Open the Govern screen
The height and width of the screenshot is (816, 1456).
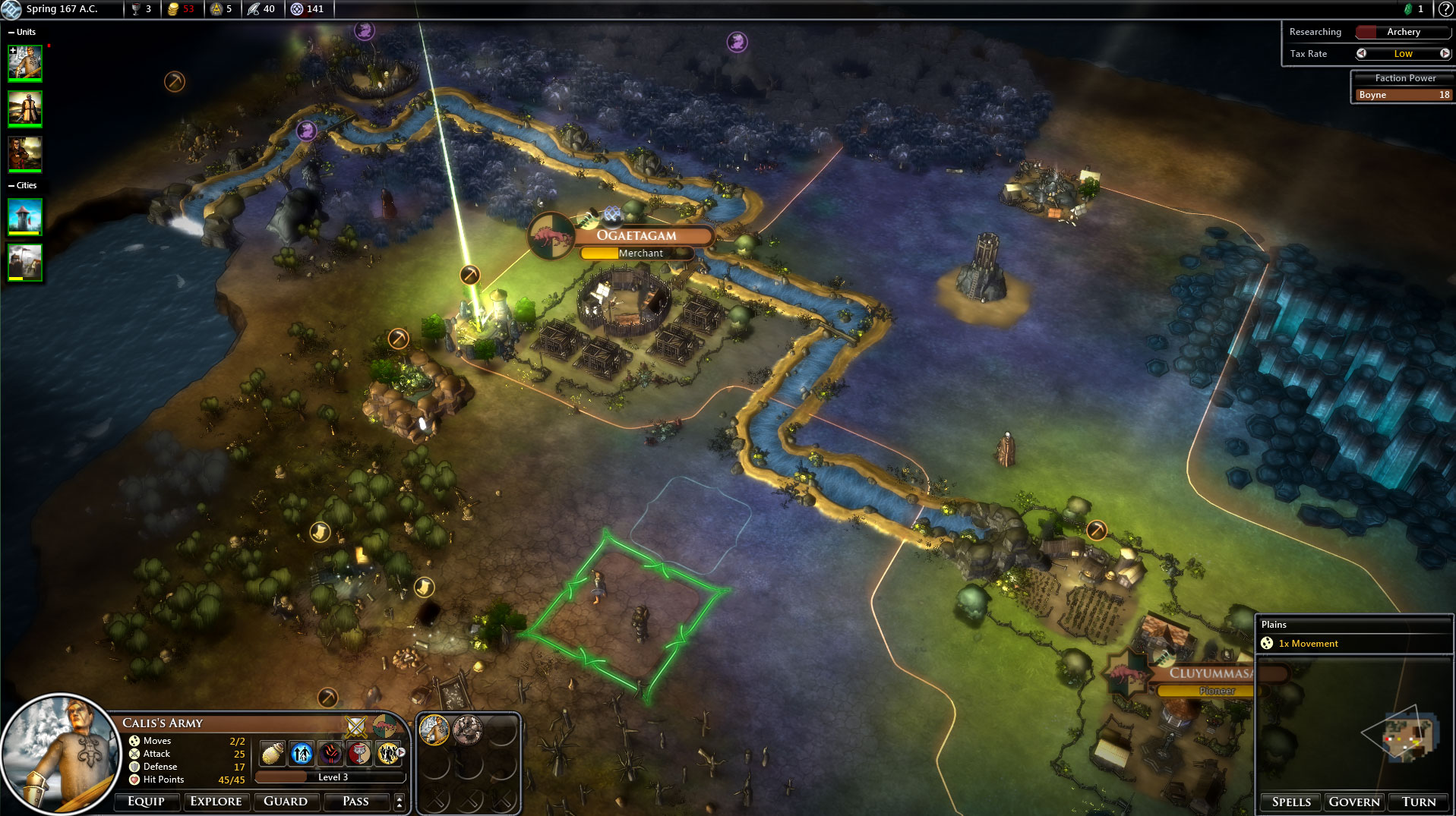pyautogui.click(x=1353, y=802)
